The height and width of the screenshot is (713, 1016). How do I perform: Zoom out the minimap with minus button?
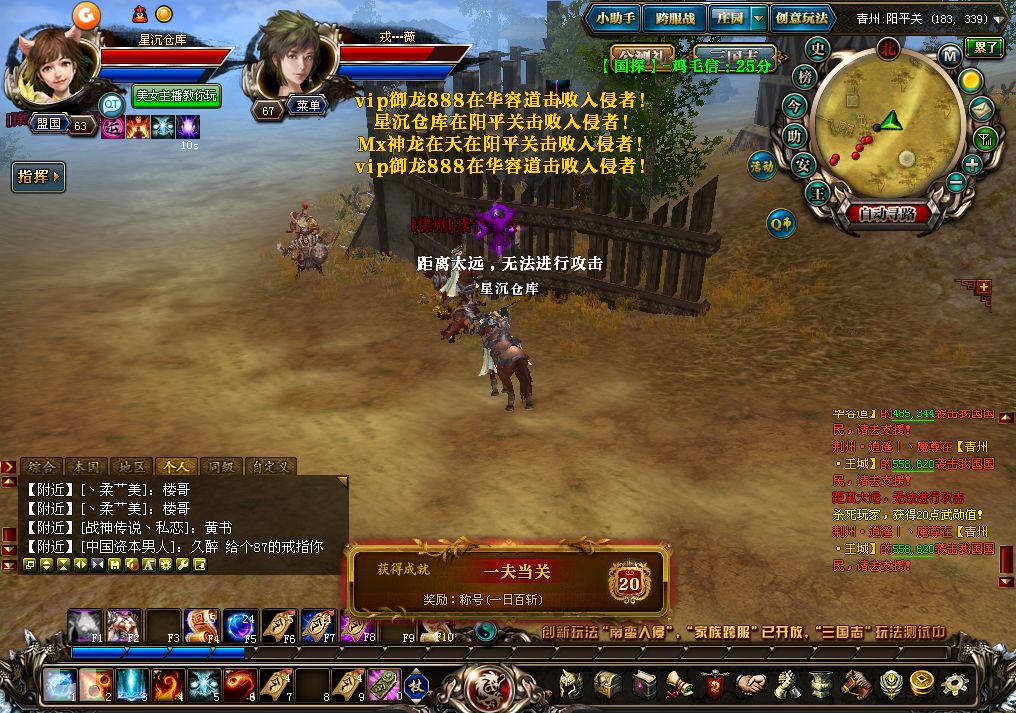click(957, 182)
